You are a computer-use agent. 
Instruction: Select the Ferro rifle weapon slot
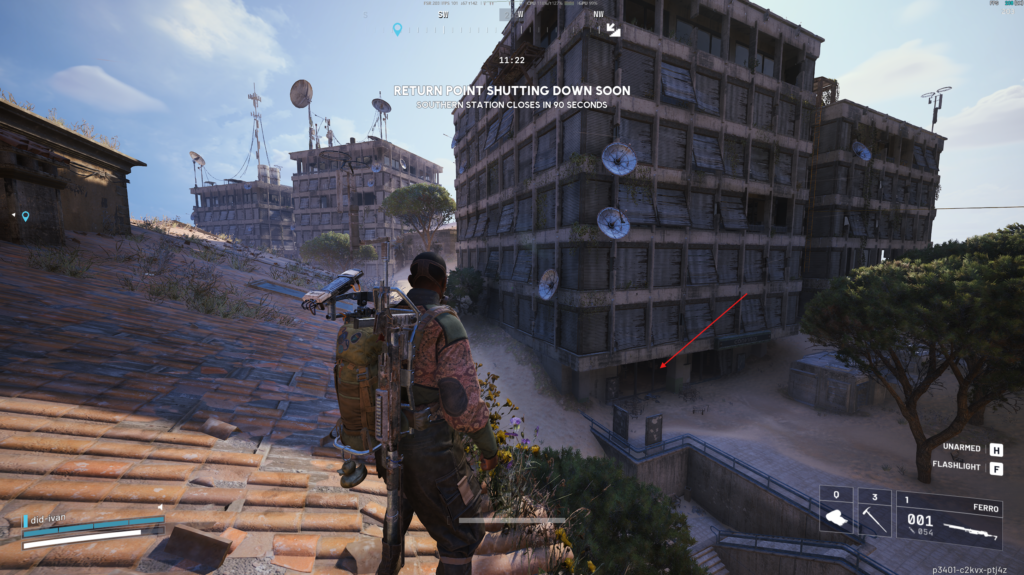[949, 517]
